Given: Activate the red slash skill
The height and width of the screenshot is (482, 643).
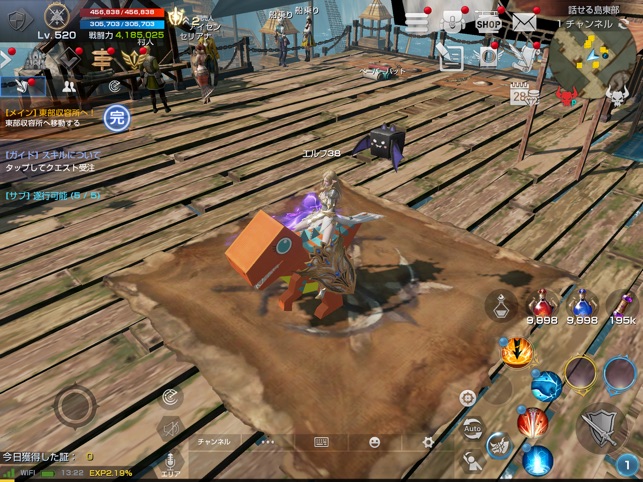Looking at the screenshot, I should [x=532, y=421].
